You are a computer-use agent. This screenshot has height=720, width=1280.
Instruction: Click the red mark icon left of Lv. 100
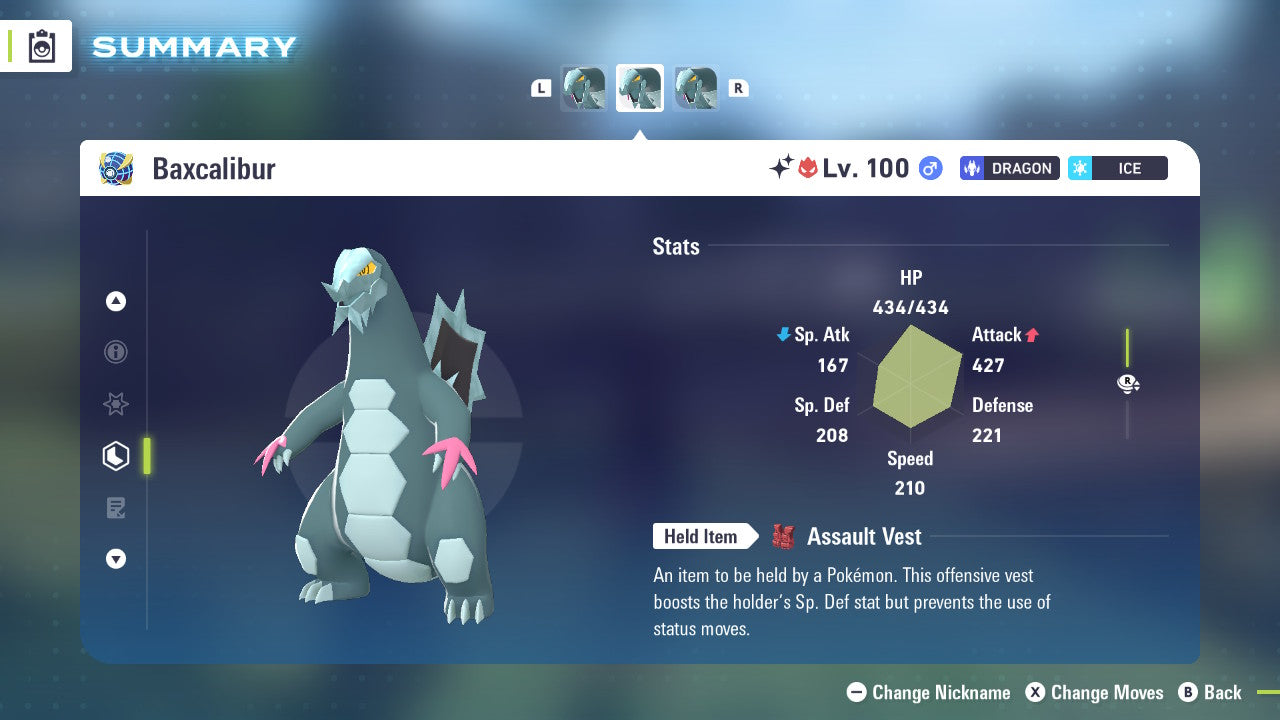808,168
